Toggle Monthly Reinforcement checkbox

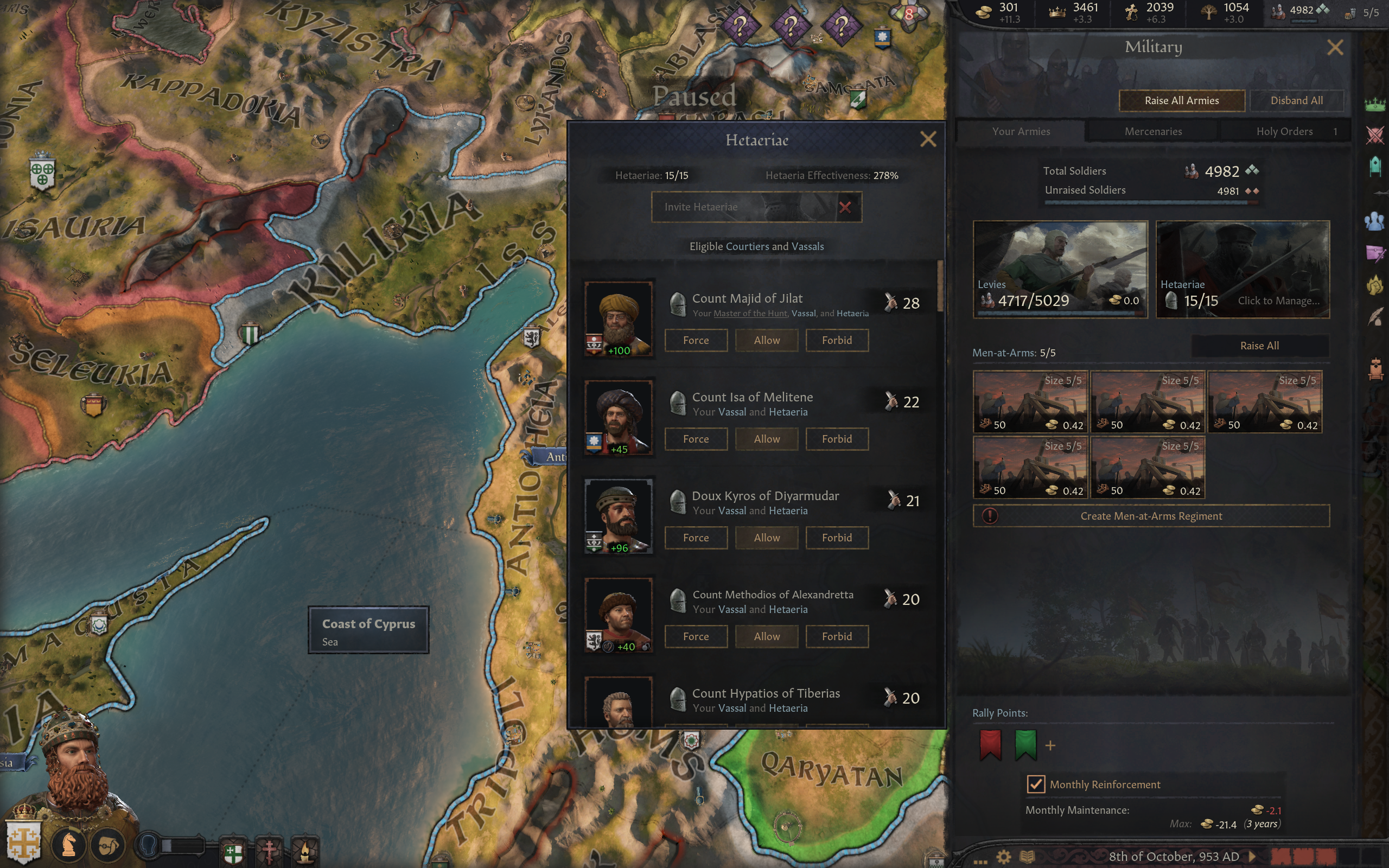point(1035,784)
